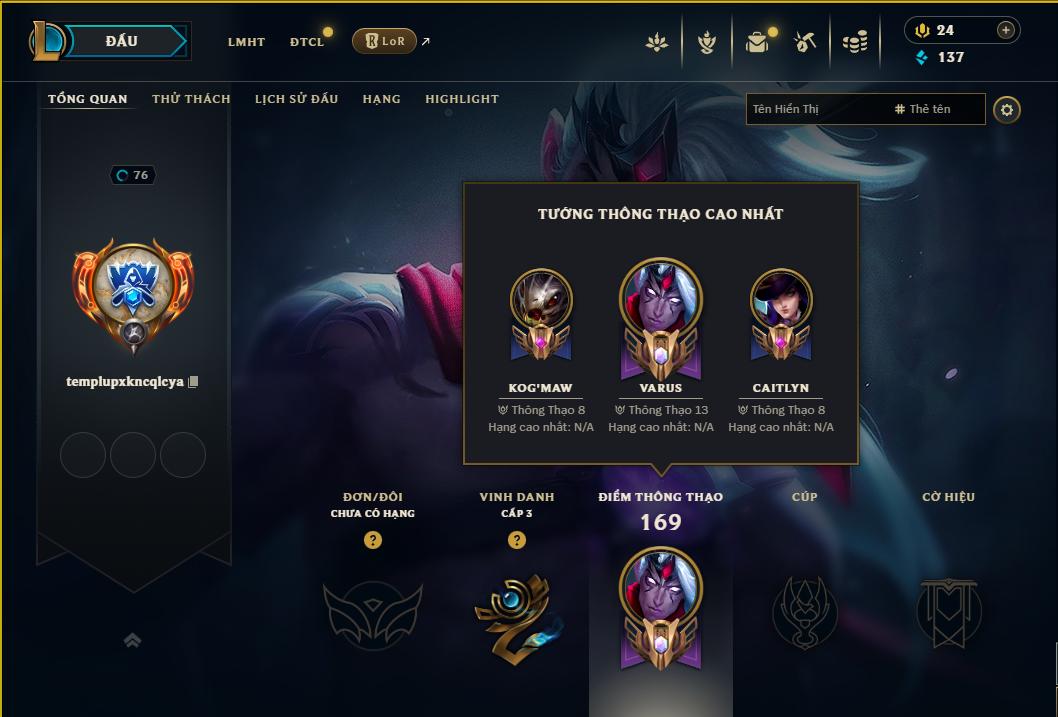Open profile settings gear icon

[x=1007, y=109]
